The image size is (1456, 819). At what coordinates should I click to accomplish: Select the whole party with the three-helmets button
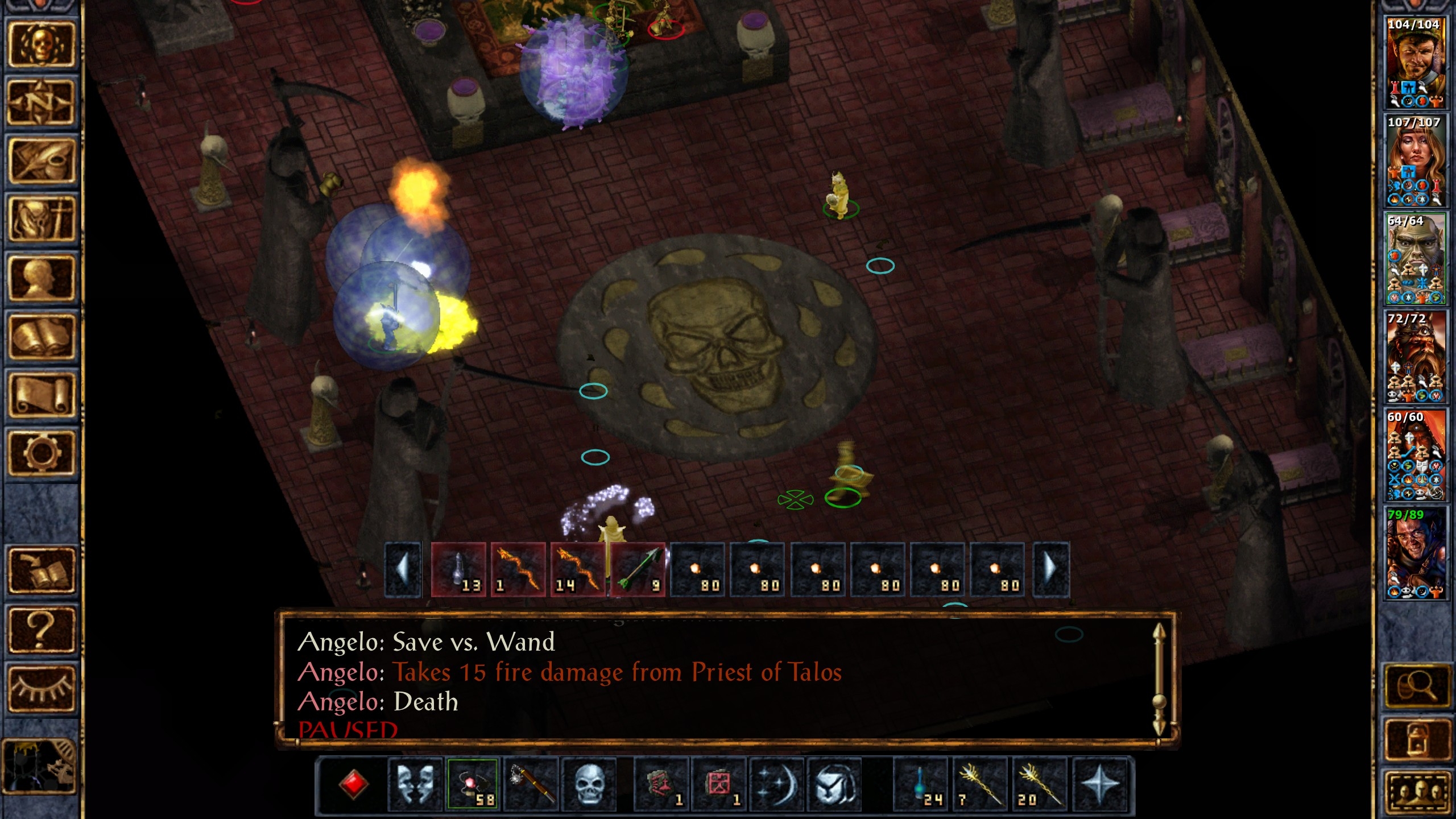tap(1417, 792)
